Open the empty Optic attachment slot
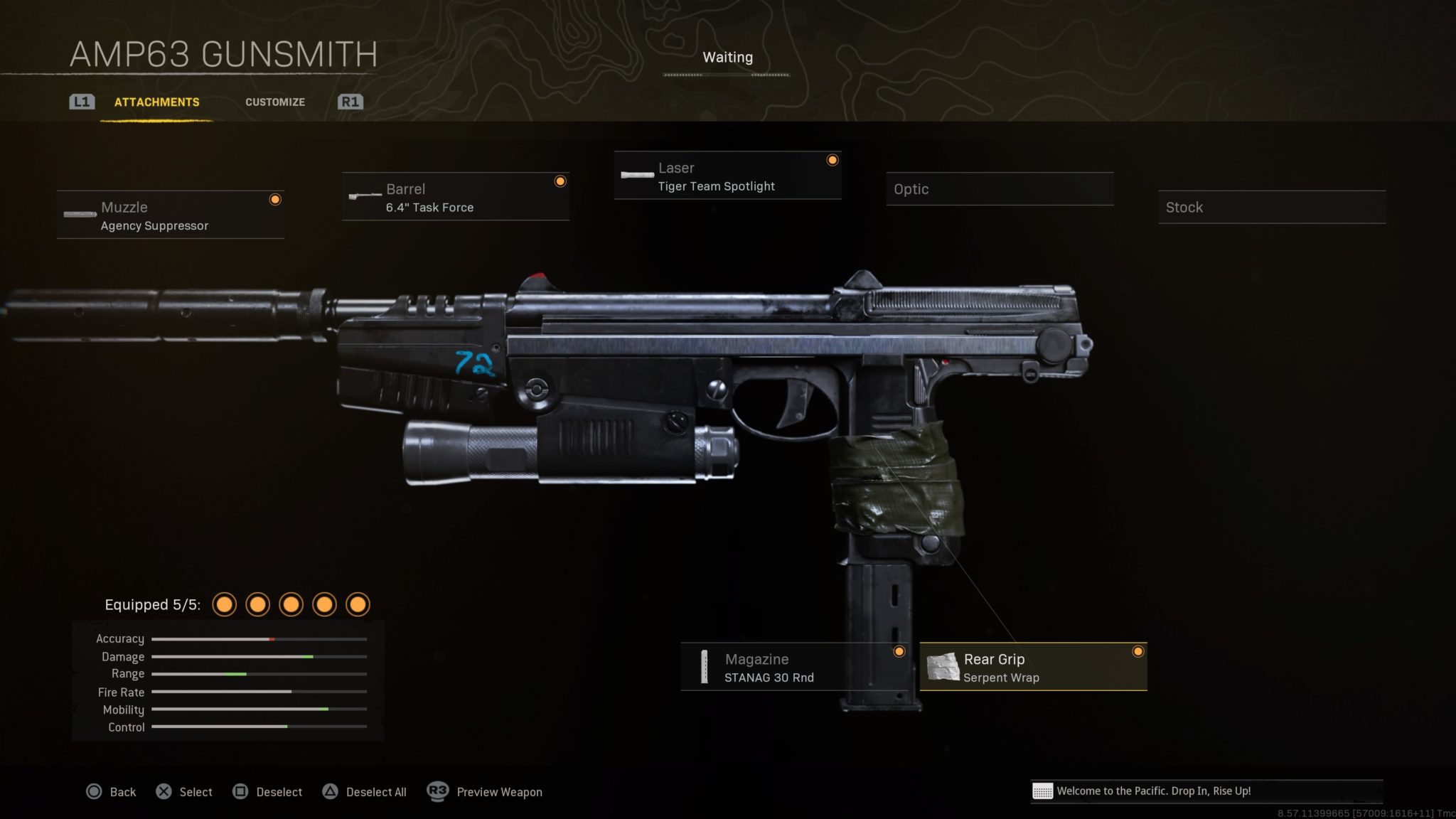This screenshot has height=819, width=1456. click(999, 189)
